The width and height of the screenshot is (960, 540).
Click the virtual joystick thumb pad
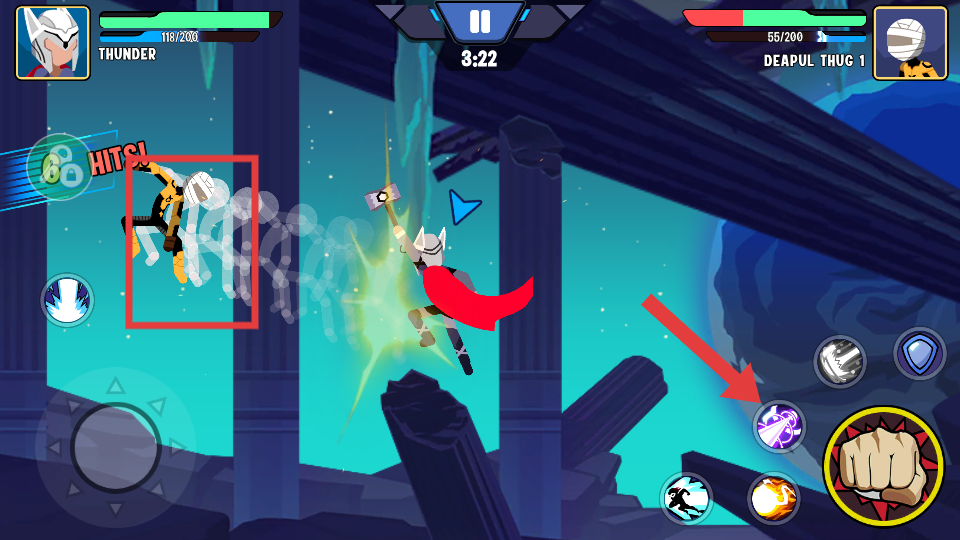click(116, 447)
